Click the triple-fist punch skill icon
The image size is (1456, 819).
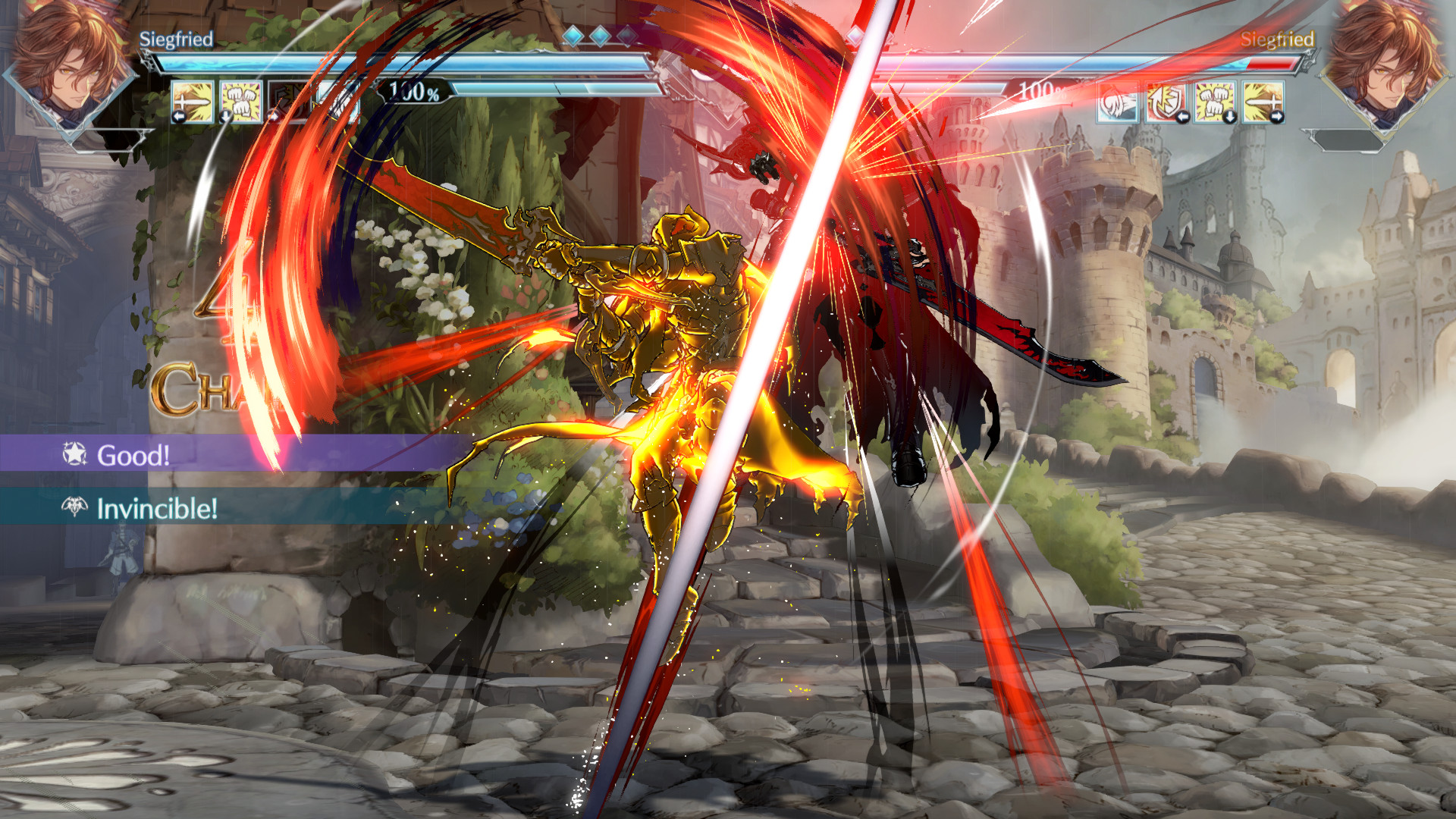(239, 102)
